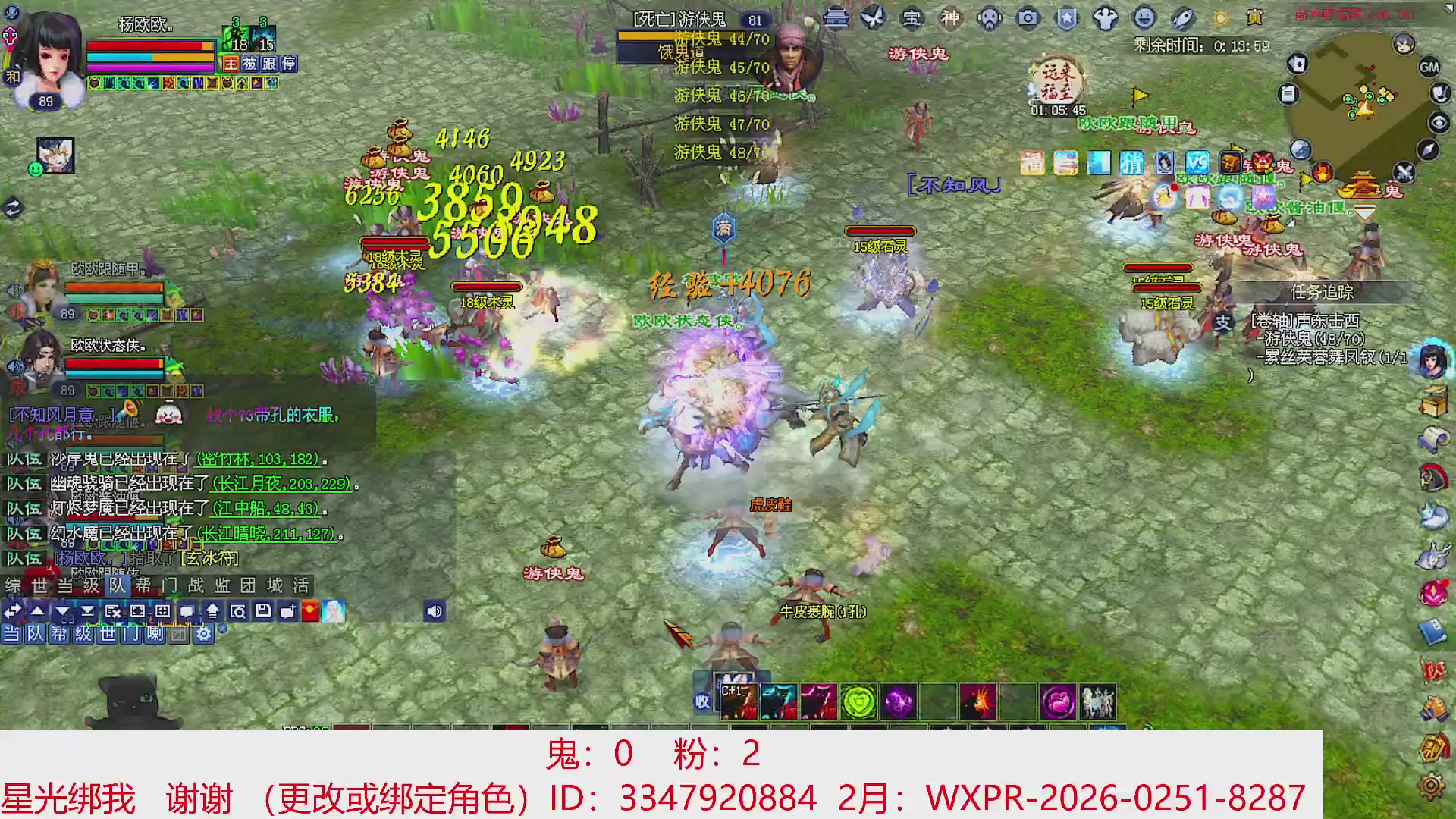
Task: Open the screenshot camera icon on top bar
Action: [1028, 19]
